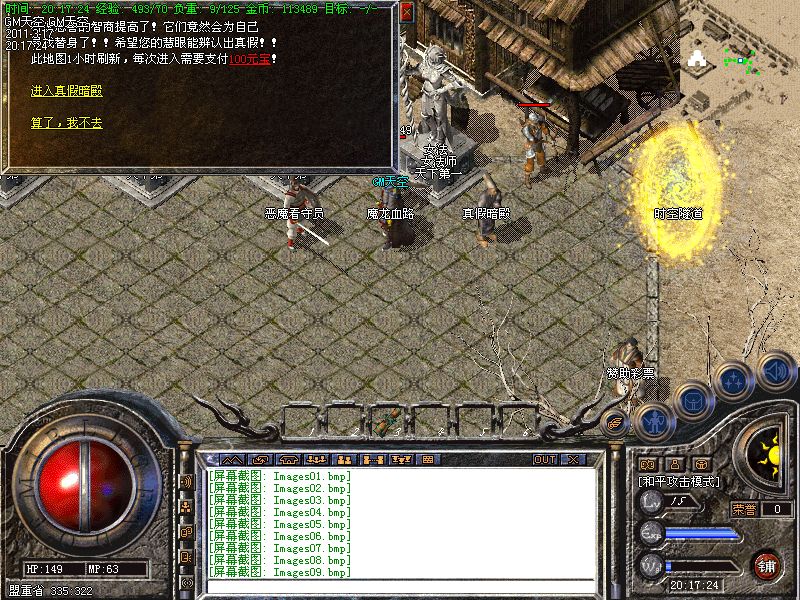
Task: Close the NPC dialogue window
Action: (406, 13)
